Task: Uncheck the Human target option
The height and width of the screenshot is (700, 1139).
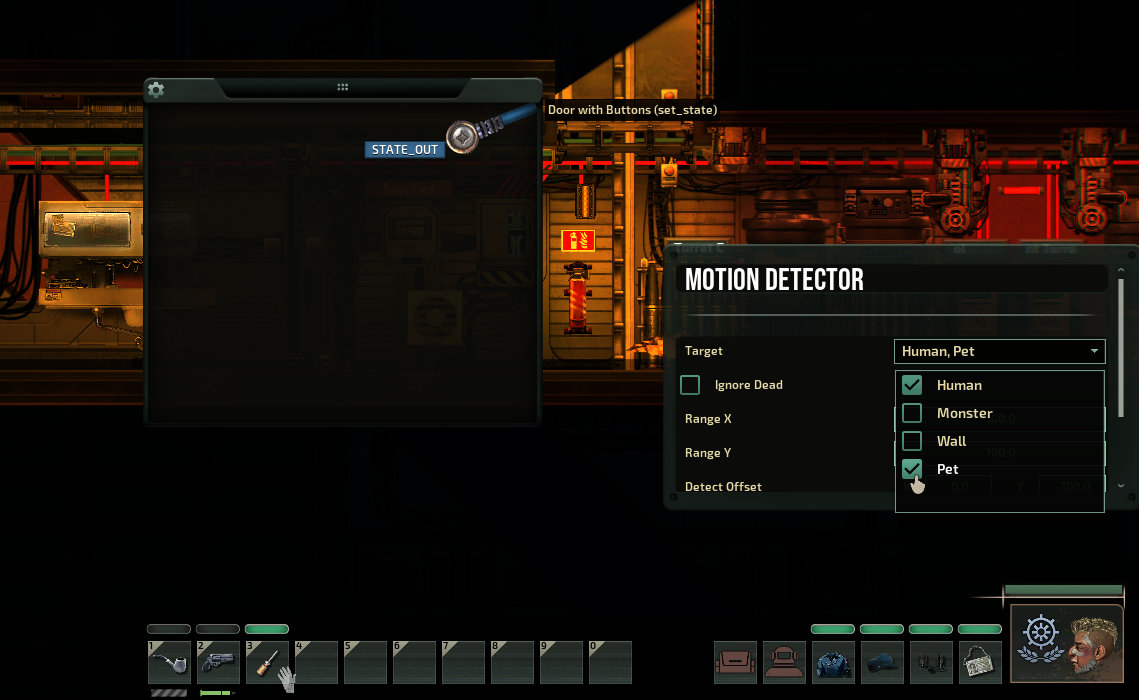Action: click(x=912, y=385)
